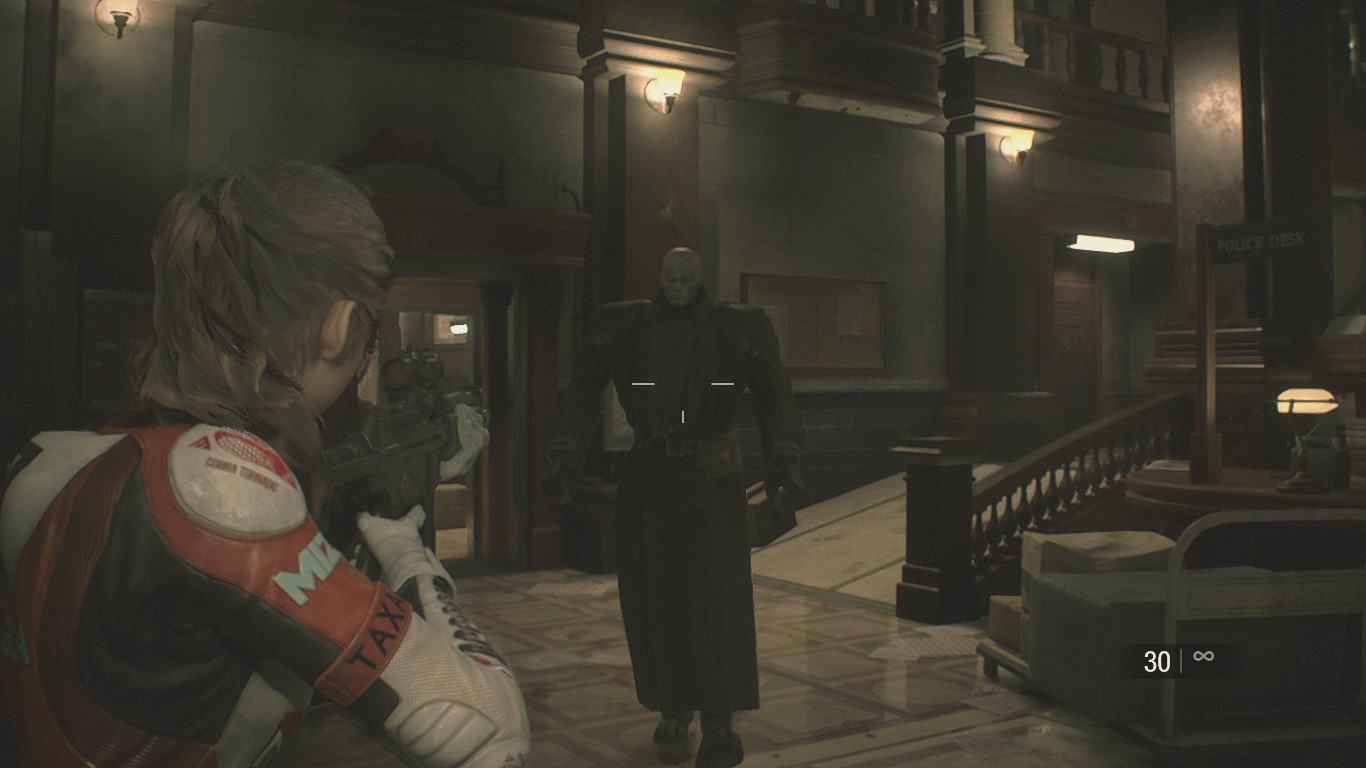Click the right crosshair bracket
The width and height of the screenshot is (1366, 768).
722,383
